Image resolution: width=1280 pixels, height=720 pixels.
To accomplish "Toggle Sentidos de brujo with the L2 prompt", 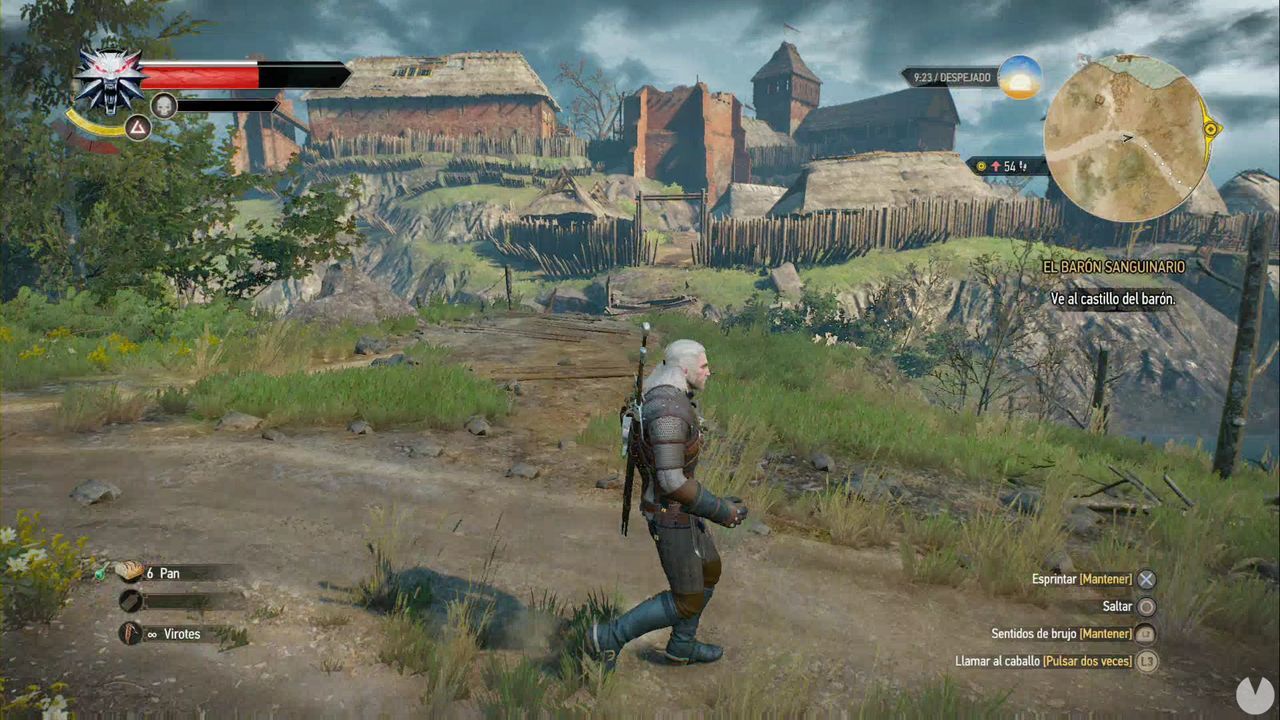I will click(1146, 633).
